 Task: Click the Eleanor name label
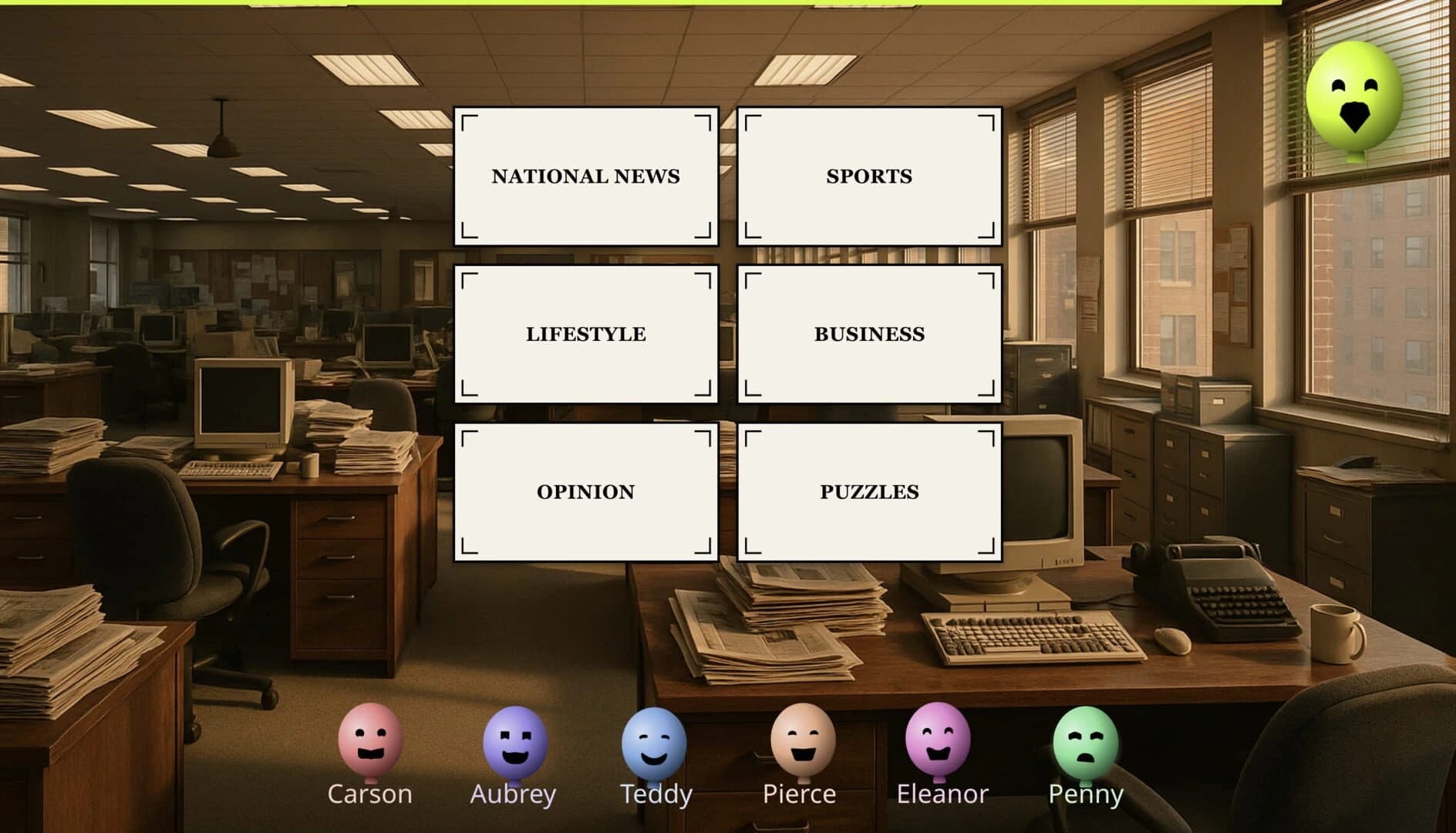pyautogui.click(x=942, y=794)
